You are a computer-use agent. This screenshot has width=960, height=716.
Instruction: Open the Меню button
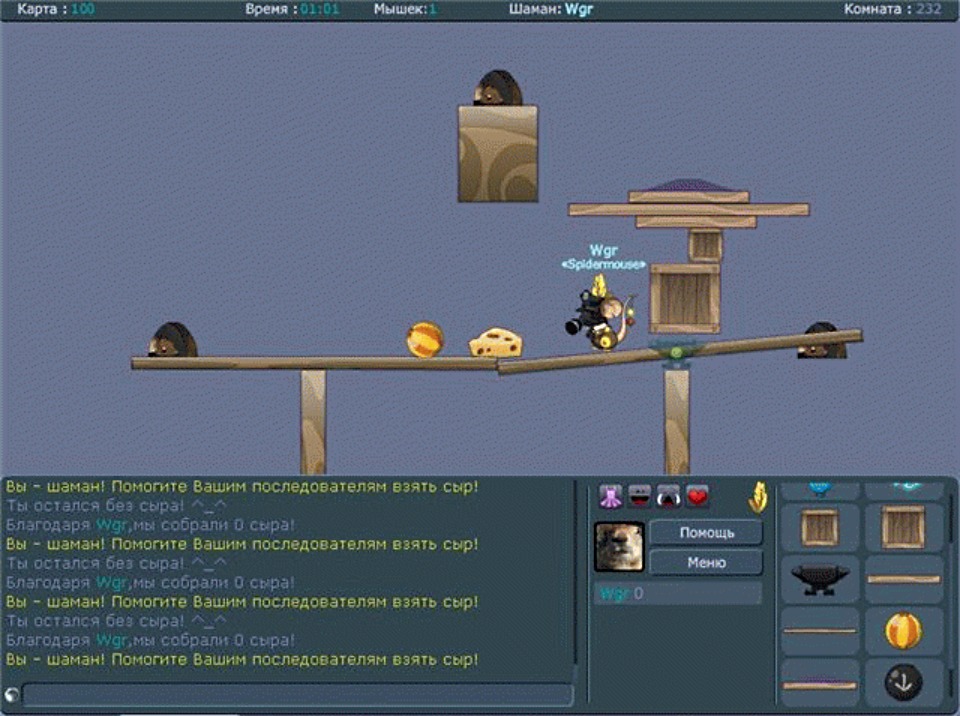click(x=706, y=563)
